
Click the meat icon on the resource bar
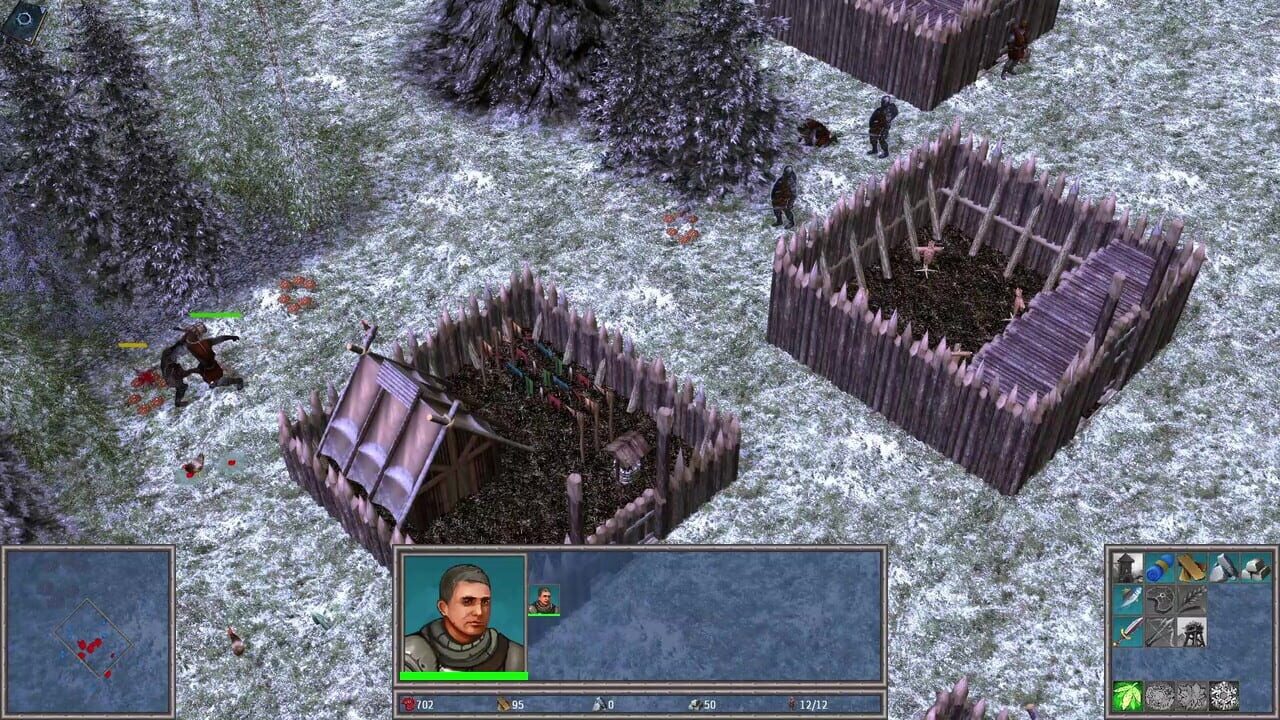pos(412,705)
